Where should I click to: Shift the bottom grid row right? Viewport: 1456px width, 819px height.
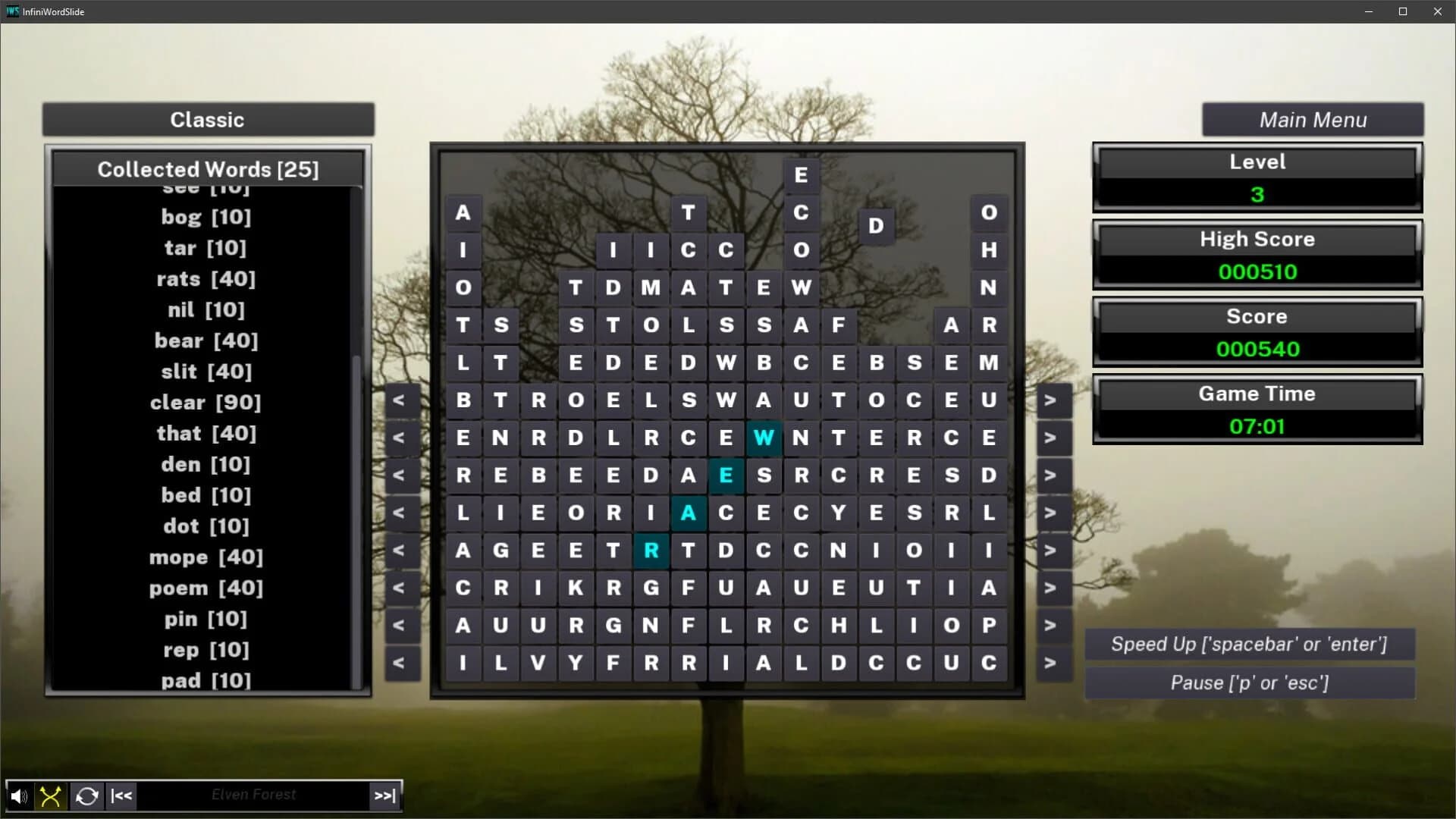[x=1053, y=662]
